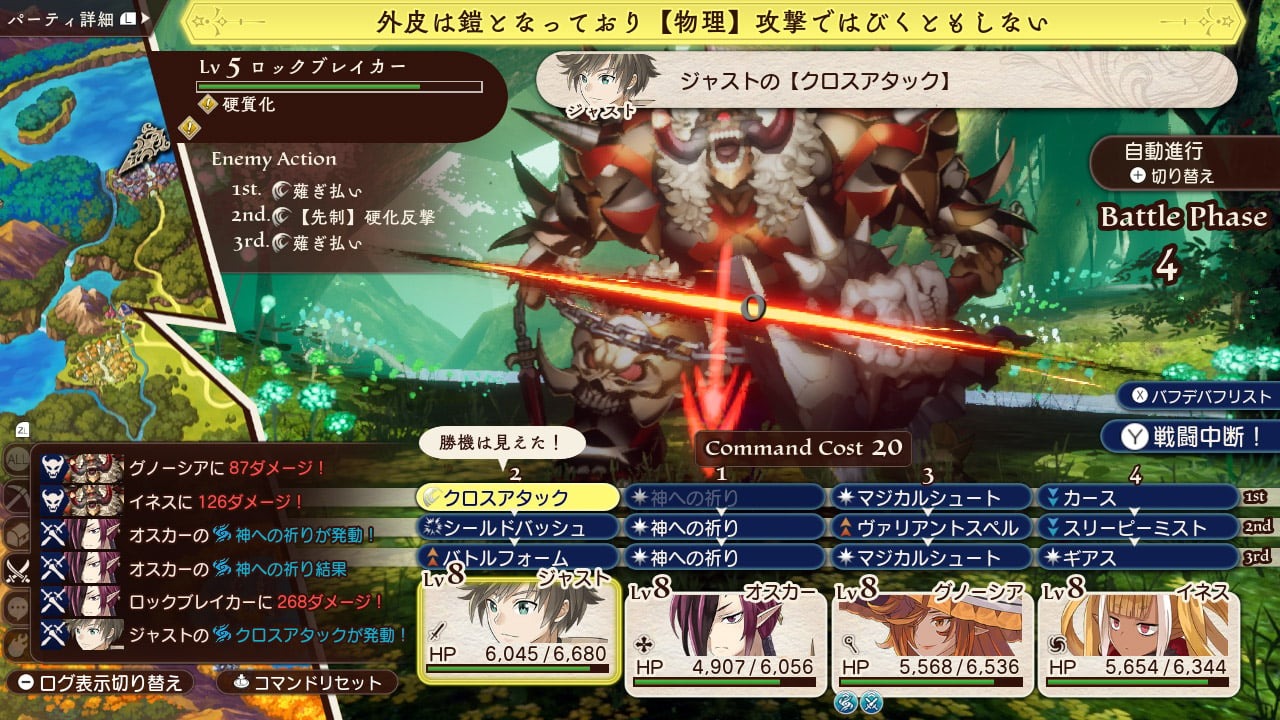Click the chevron beneath 神への祈り command

click(720, 509)
